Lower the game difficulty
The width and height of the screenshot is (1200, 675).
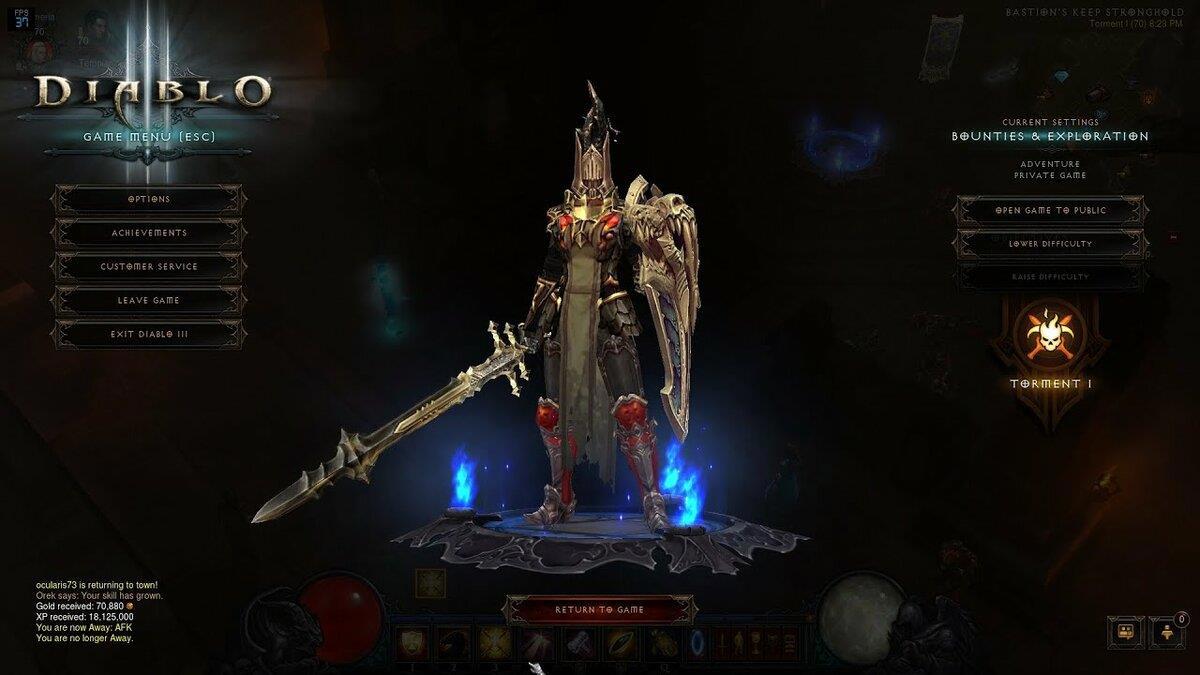click(x=1051, y=244)
